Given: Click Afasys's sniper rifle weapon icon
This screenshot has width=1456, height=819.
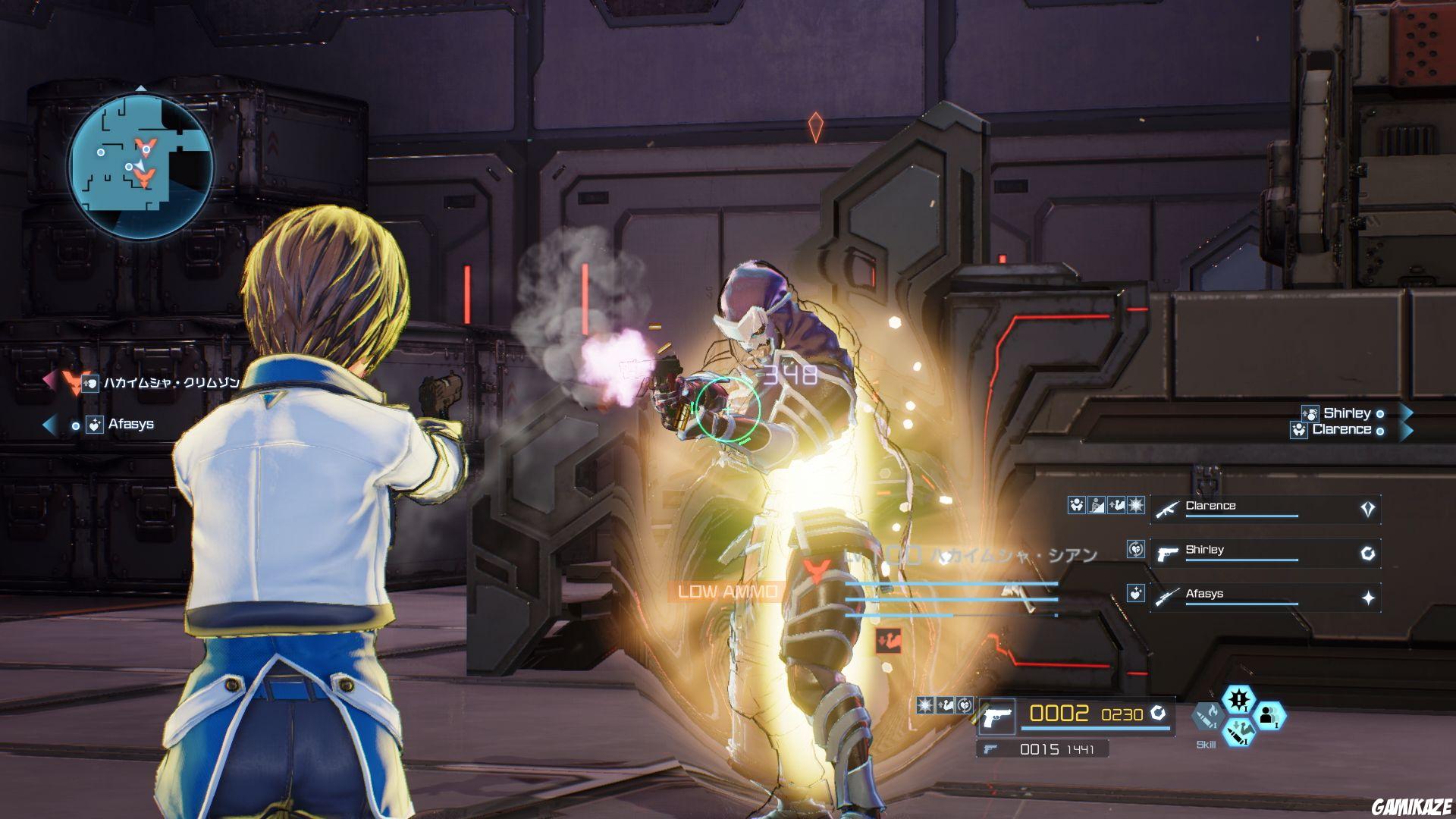Looking at the screenshot, I should point(1168,596).
